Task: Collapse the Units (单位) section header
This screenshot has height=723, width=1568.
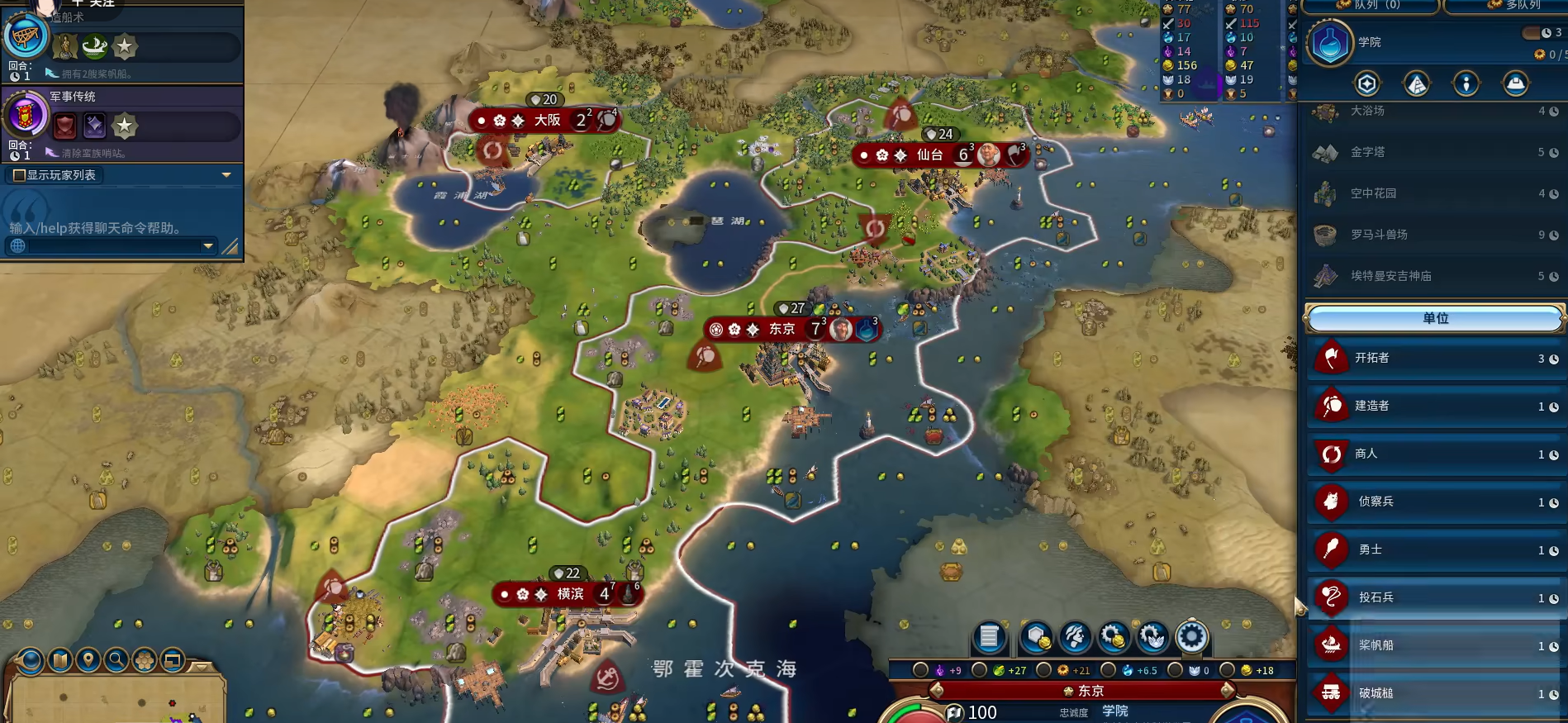Action: (x=1435, y=318)
